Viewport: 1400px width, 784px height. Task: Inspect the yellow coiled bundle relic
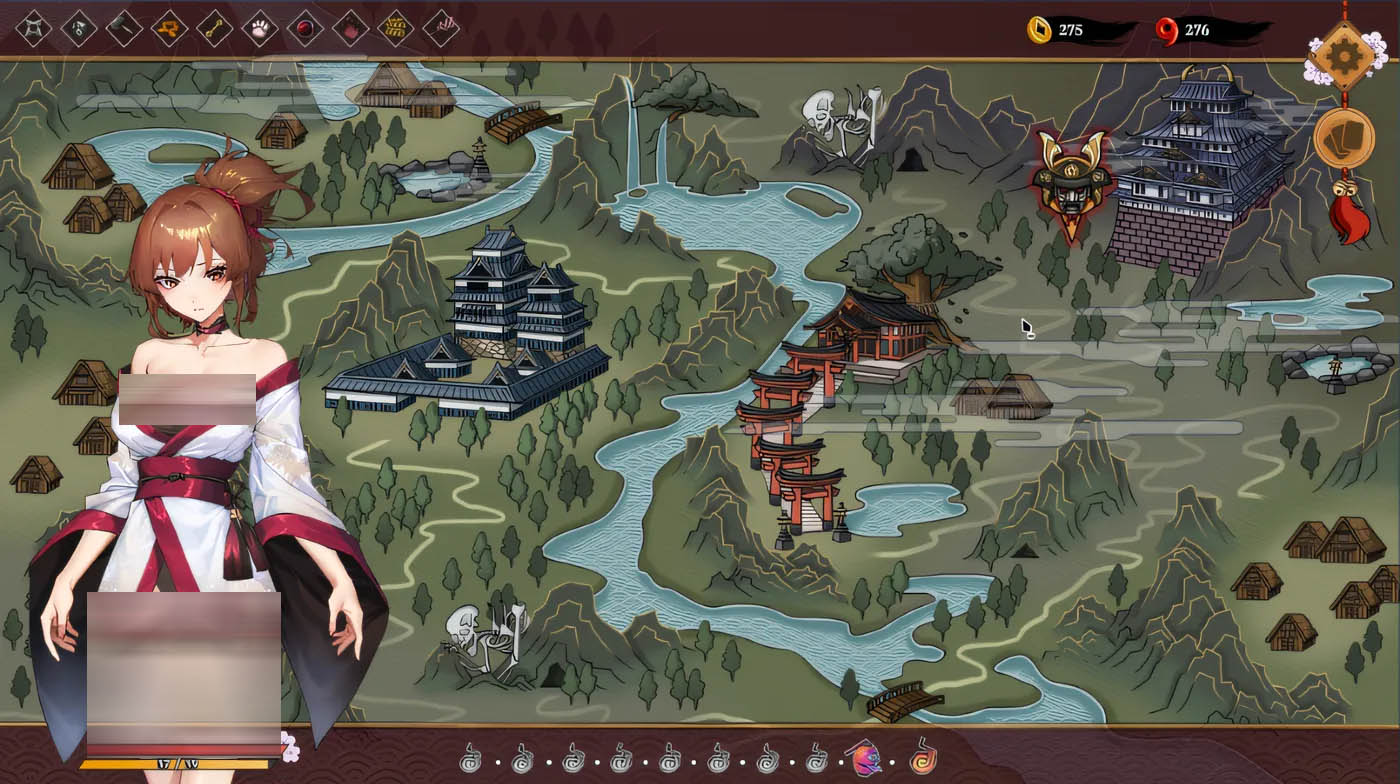396,28
